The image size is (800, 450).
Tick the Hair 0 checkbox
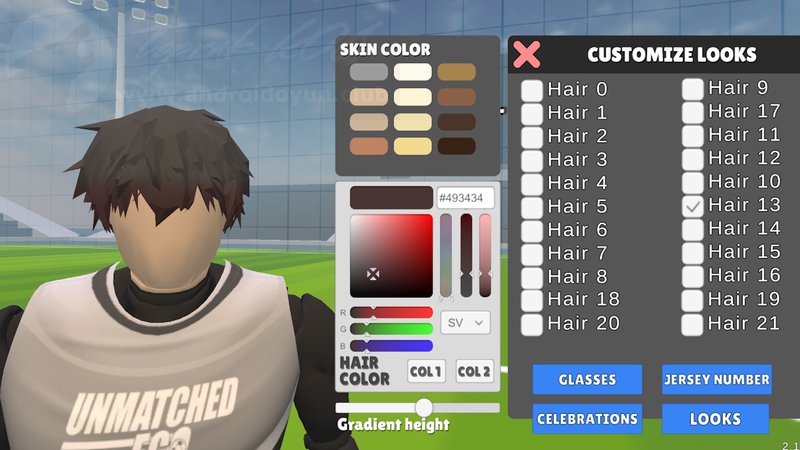click(532, 90)
